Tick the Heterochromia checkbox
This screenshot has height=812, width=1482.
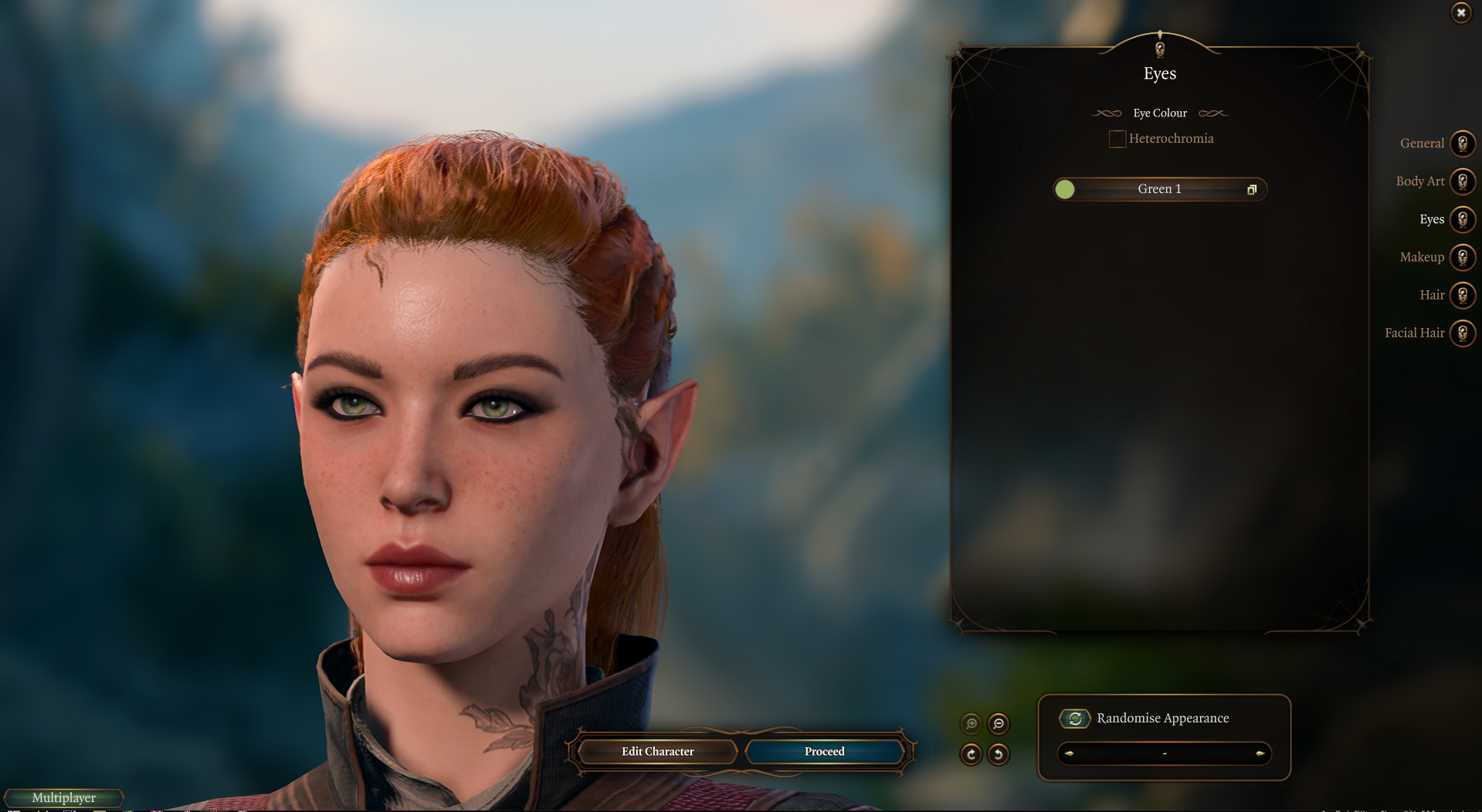coord(1117,139)
